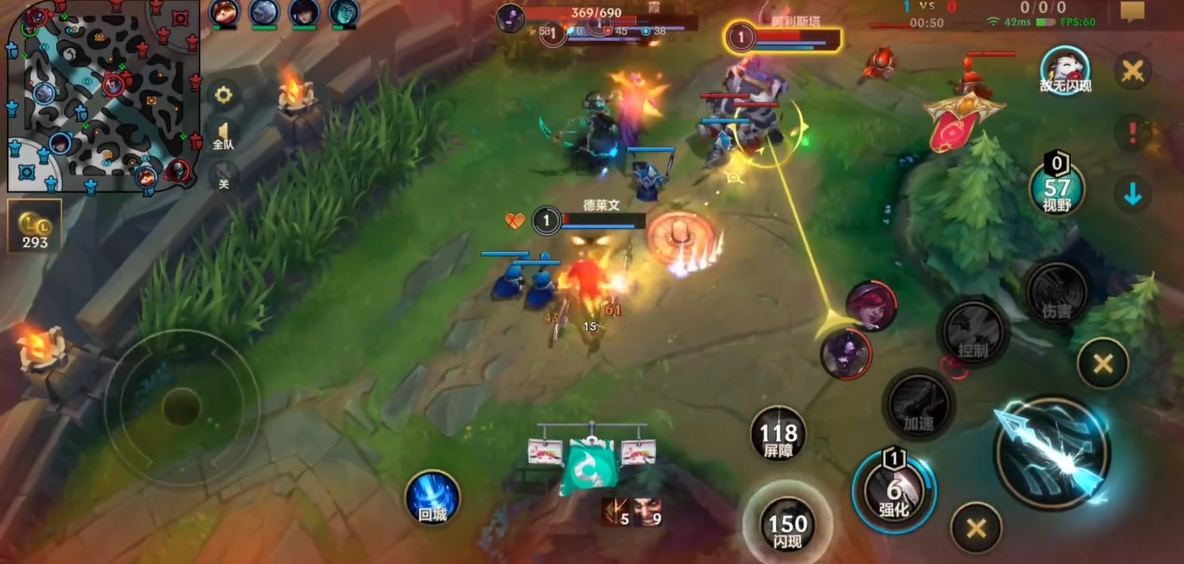
Task: Activate the 加速 ability button
Action: 918,404
